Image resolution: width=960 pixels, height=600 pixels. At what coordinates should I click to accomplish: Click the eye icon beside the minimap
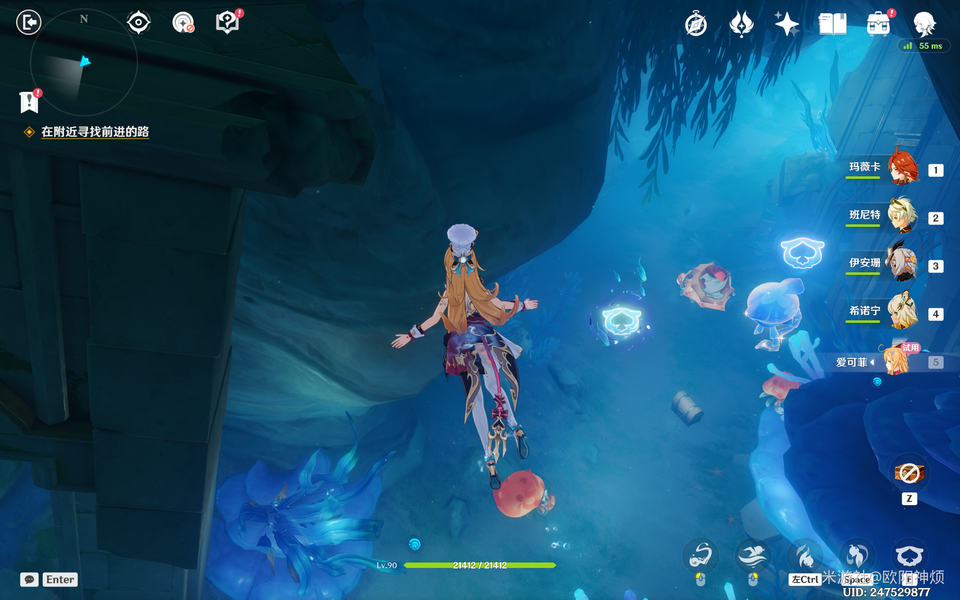tap(139, 22)
